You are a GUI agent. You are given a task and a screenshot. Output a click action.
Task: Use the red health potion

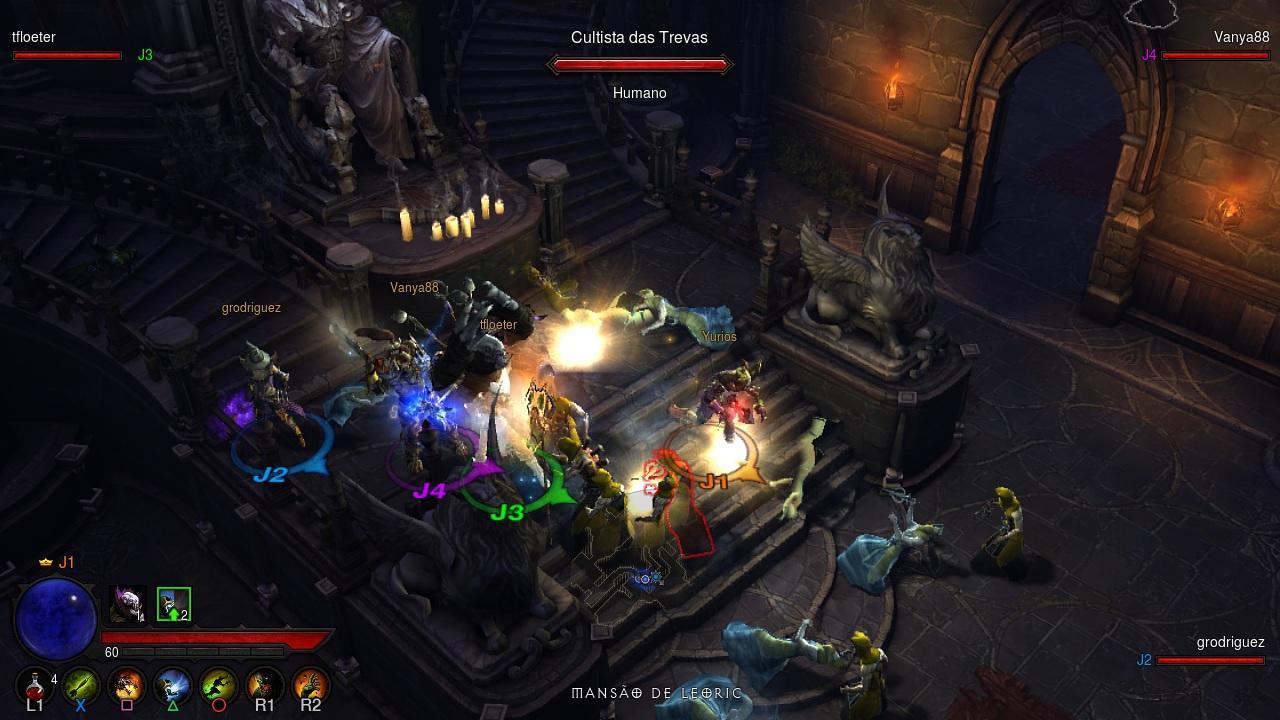point(35,686)
